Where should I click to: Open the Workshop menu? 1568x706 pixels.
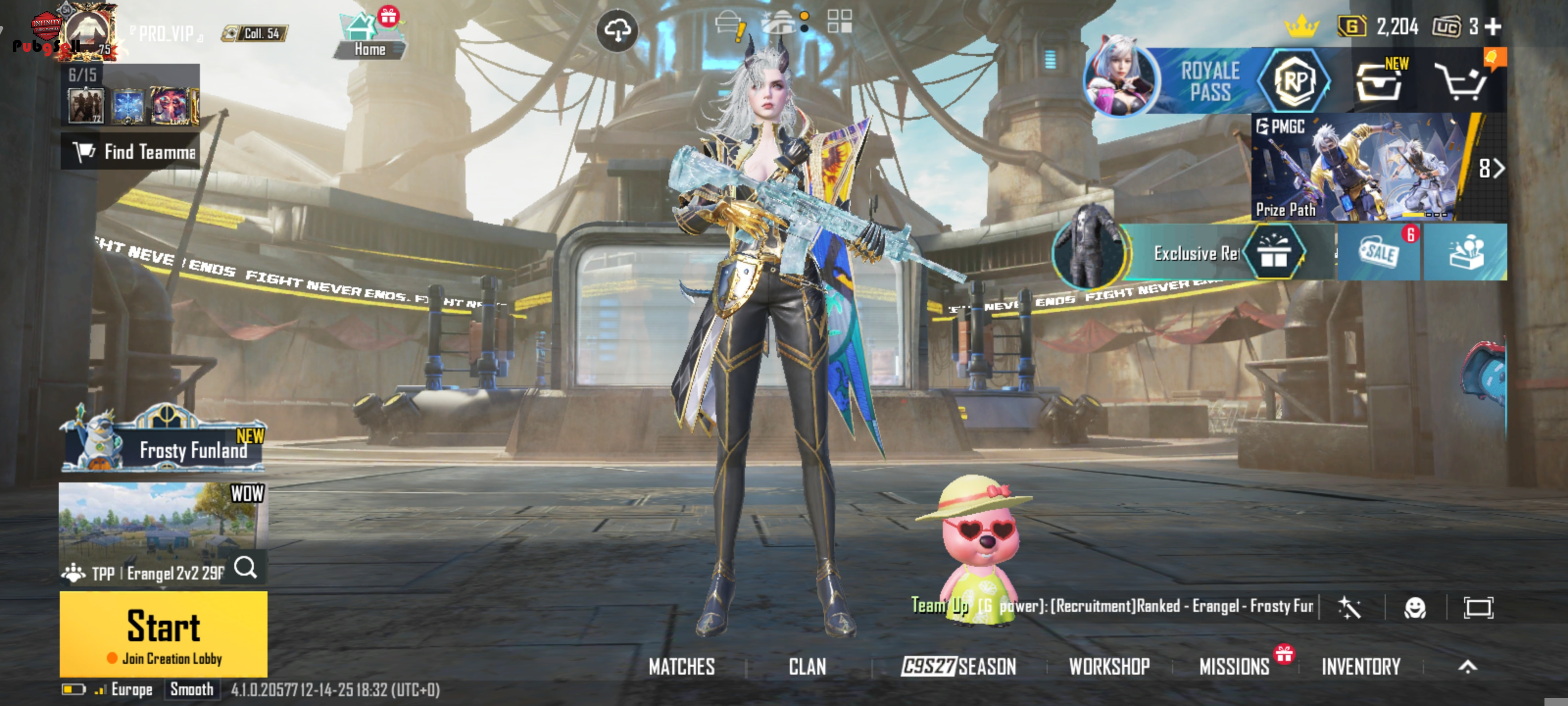(1109, 666)
